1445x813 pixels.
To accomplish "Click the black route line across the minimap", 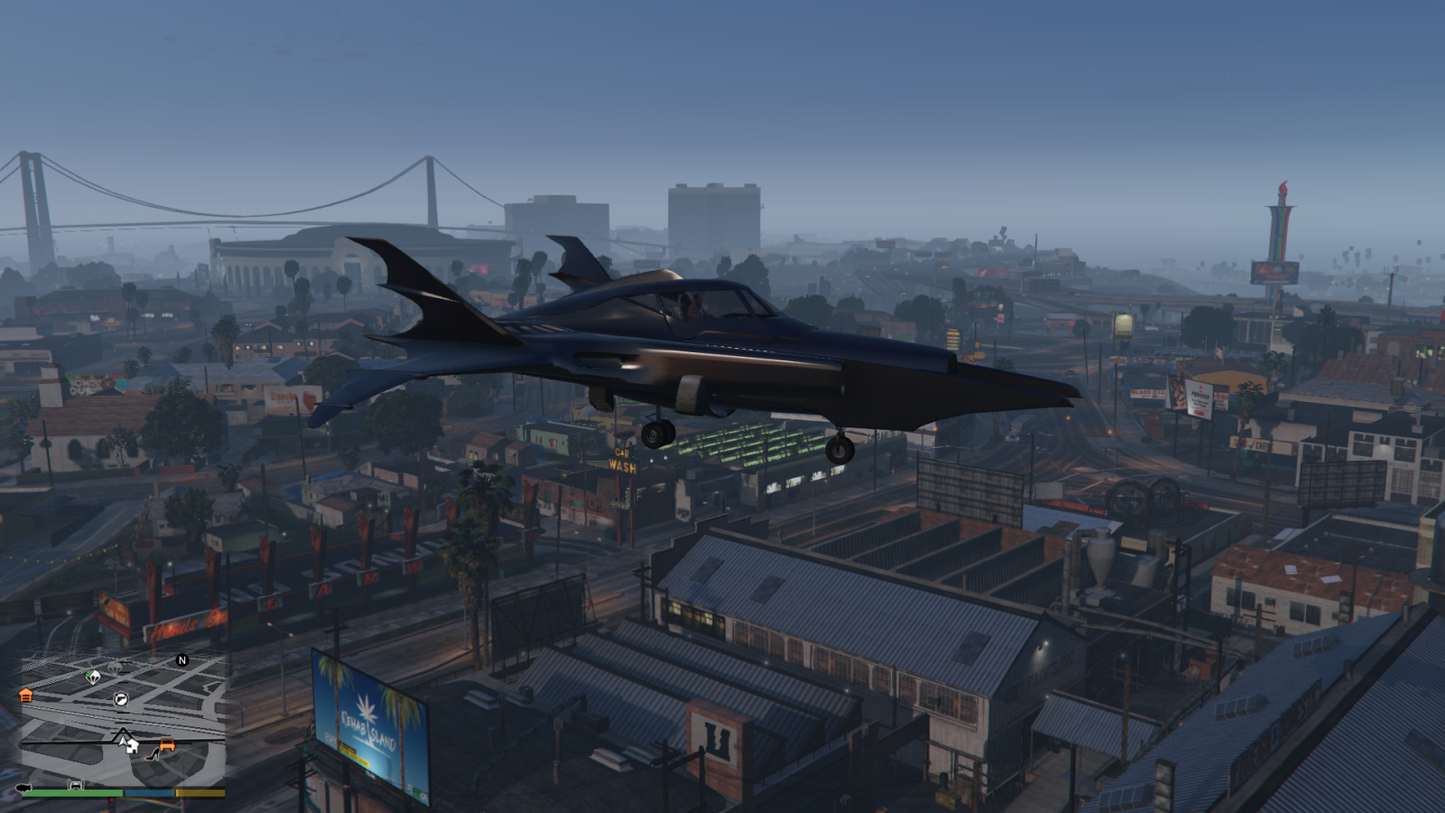I will click(64, 743).
